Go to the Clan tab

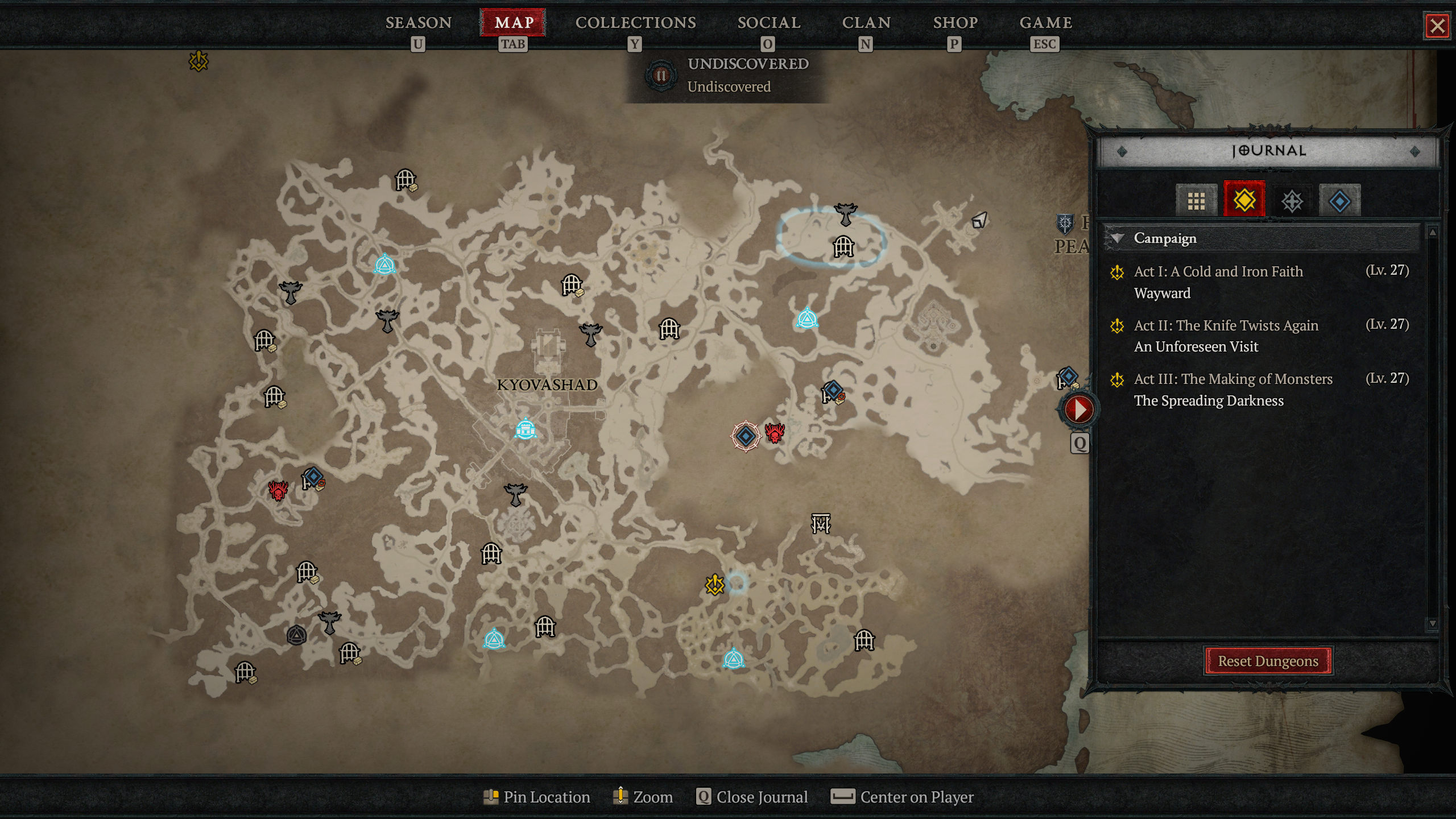tap(866, 23)
